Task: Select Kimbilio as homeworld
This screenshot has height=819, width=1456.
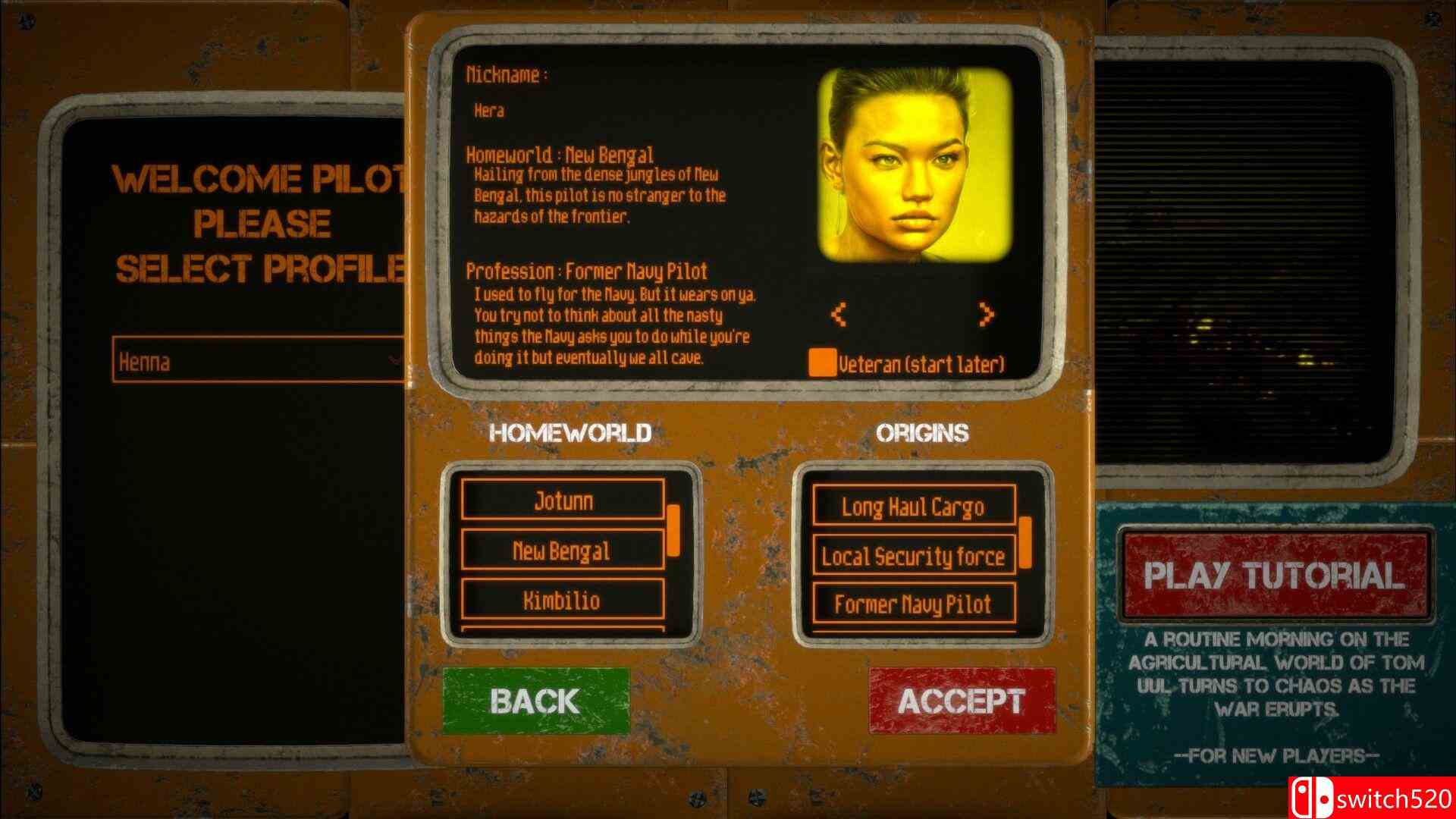Action: [x=563, y=600]
